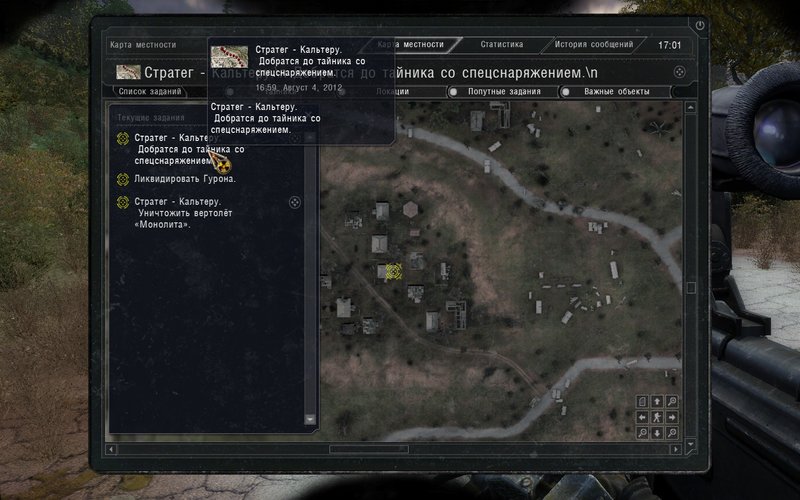Select the Уничтожить вертолёт «Монолита» task
This screenshot has width=800, height=500.
(x=170, y=212)
